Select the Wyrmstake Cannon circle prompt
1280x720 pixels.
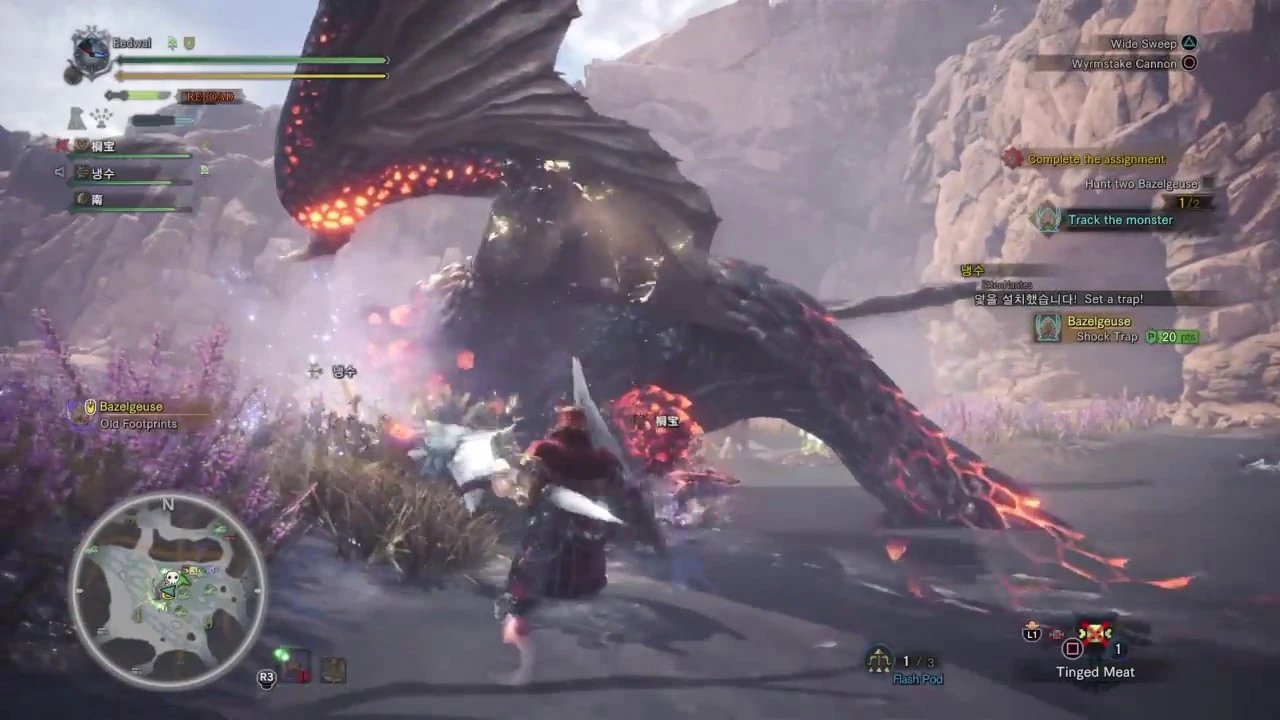(1189, 63)
